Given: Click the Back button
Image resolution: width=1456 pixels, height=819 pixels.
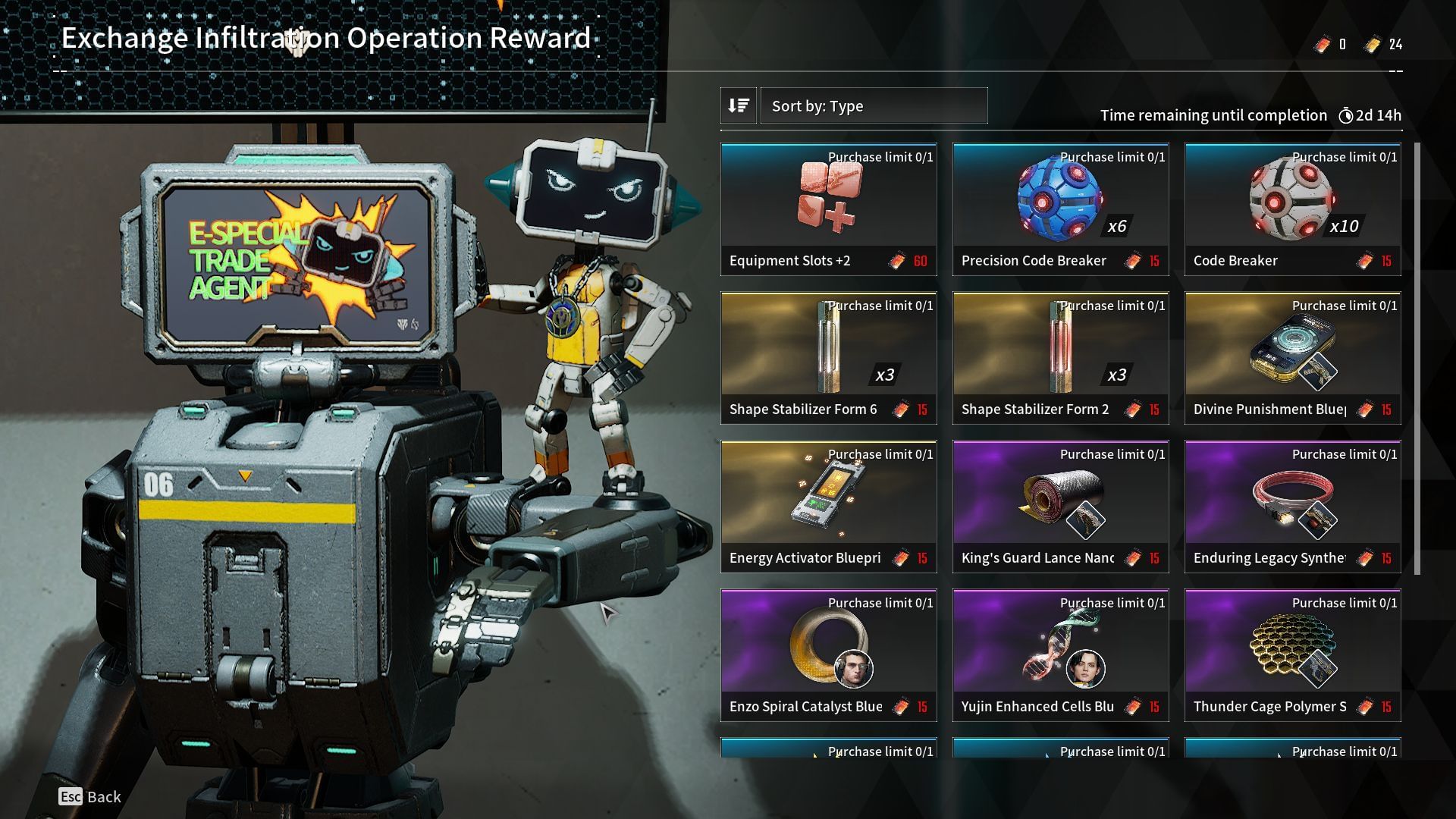Looking at the screenshot, I should tap(90, 796).
